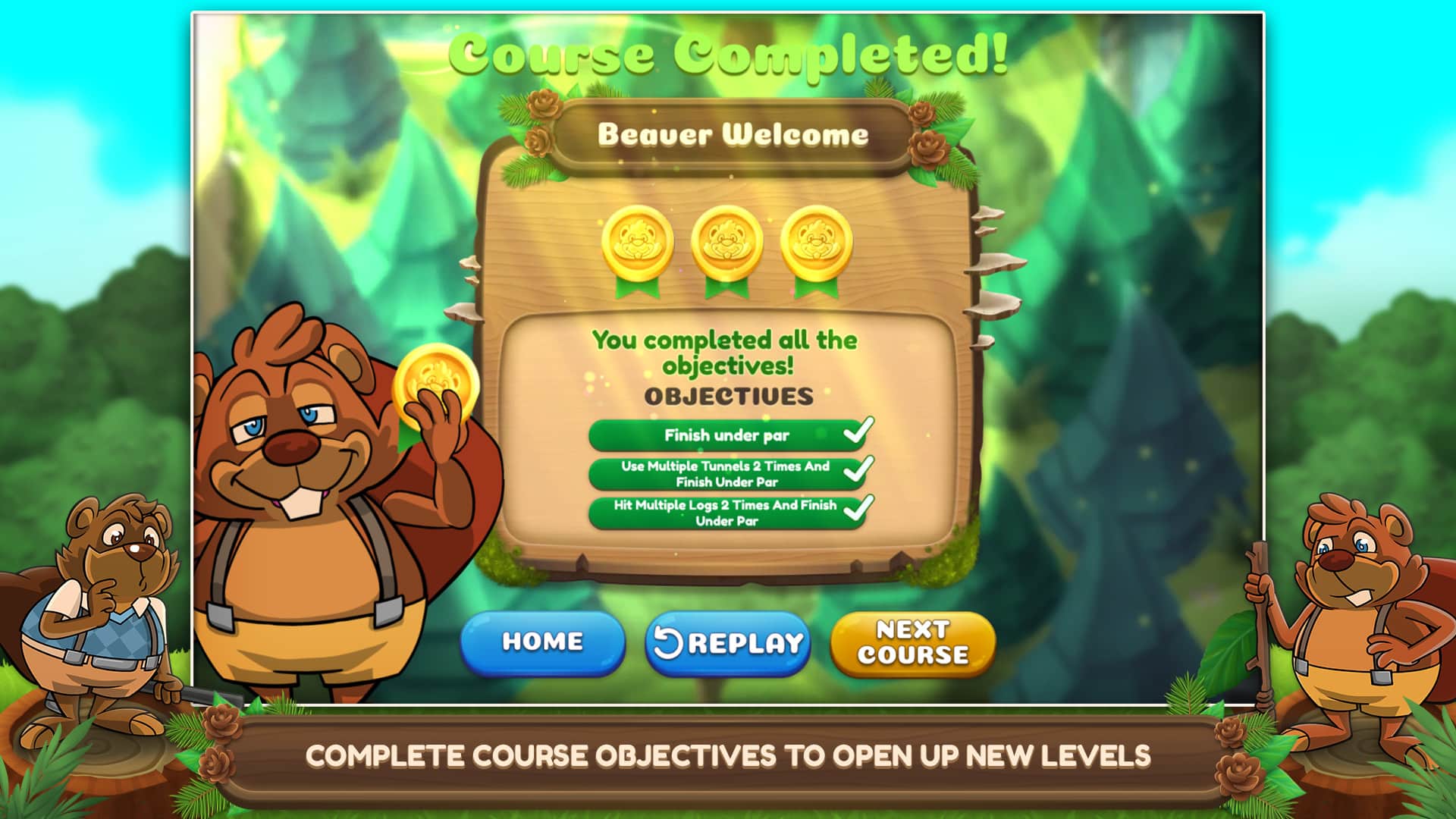Screen dimensions: 1456x819
Task: Select the third beaver medal
Action: (x=815, y=244)
